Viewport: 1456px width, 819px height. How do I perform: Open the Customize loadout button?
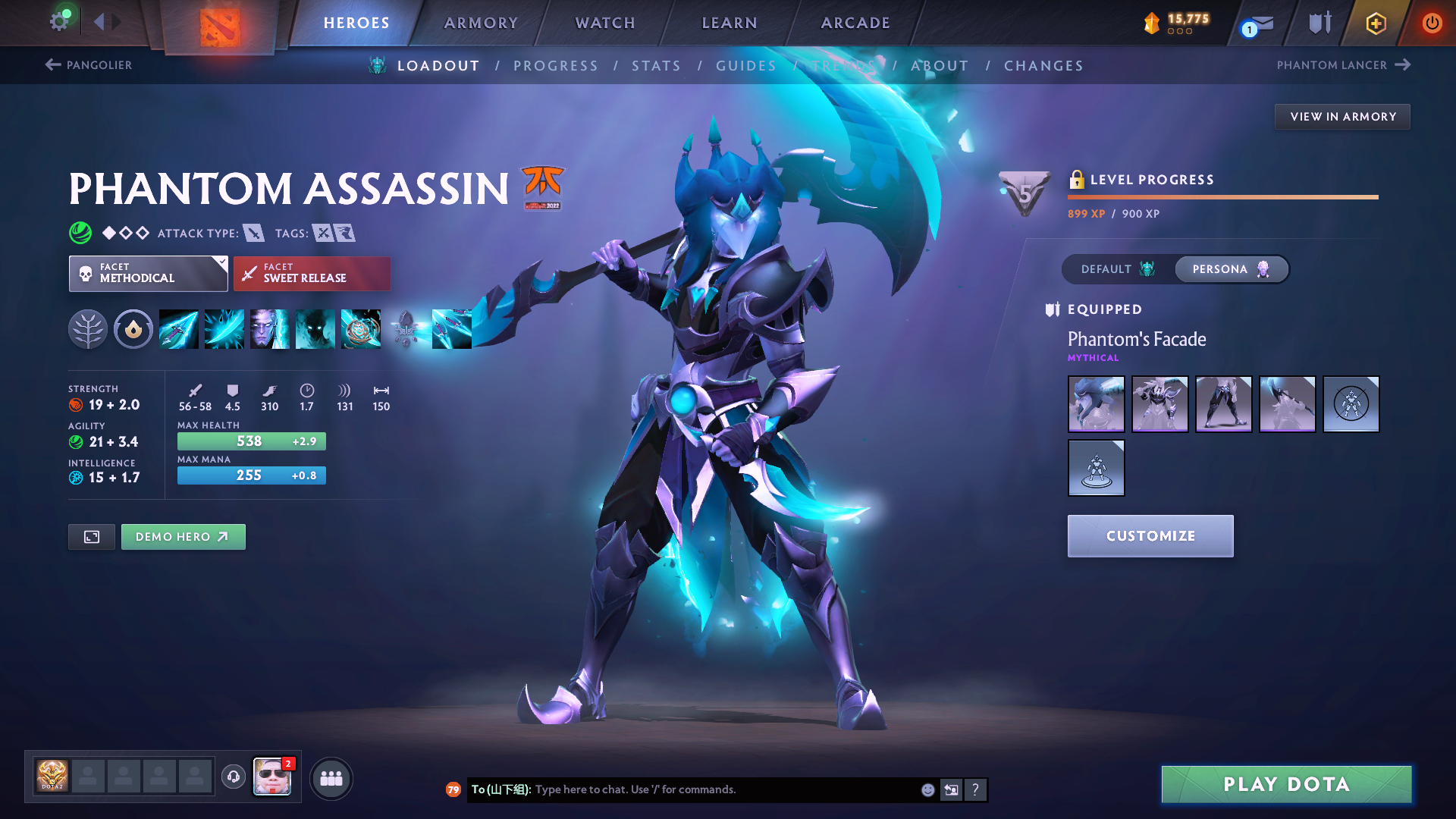(1150, 536)
